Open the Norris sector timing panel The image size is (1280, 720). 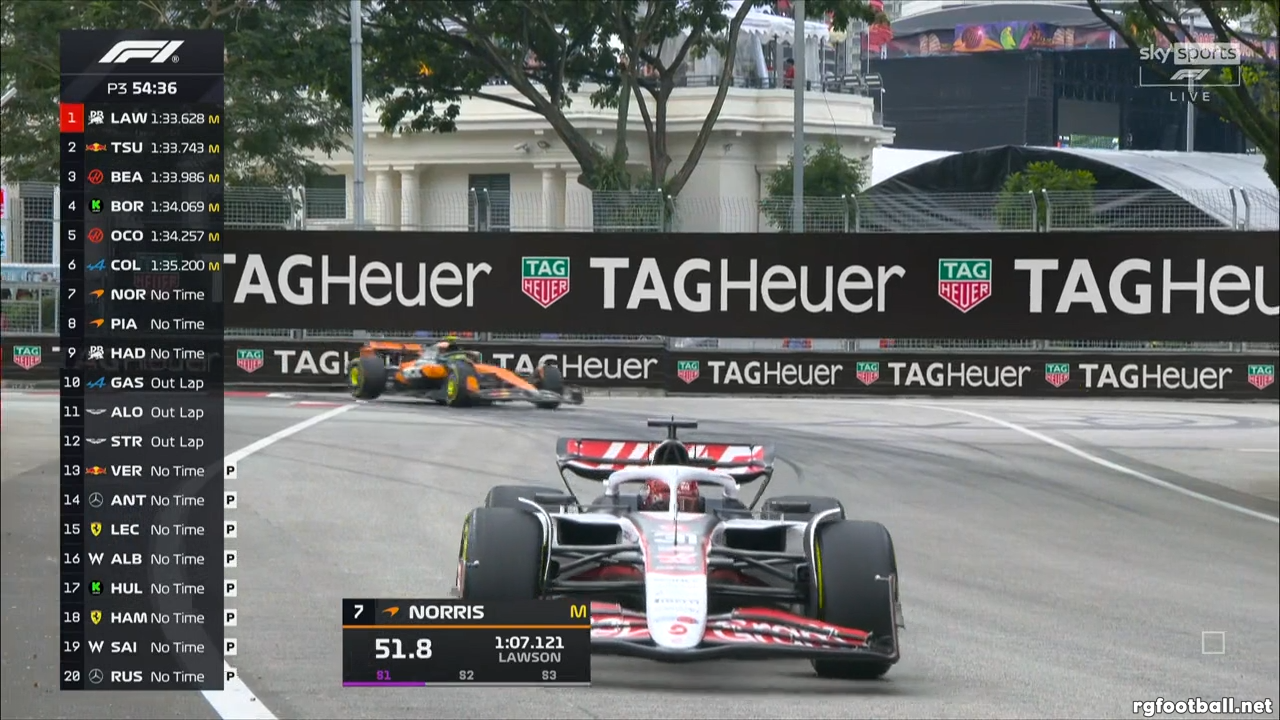[x=466, y=642]
